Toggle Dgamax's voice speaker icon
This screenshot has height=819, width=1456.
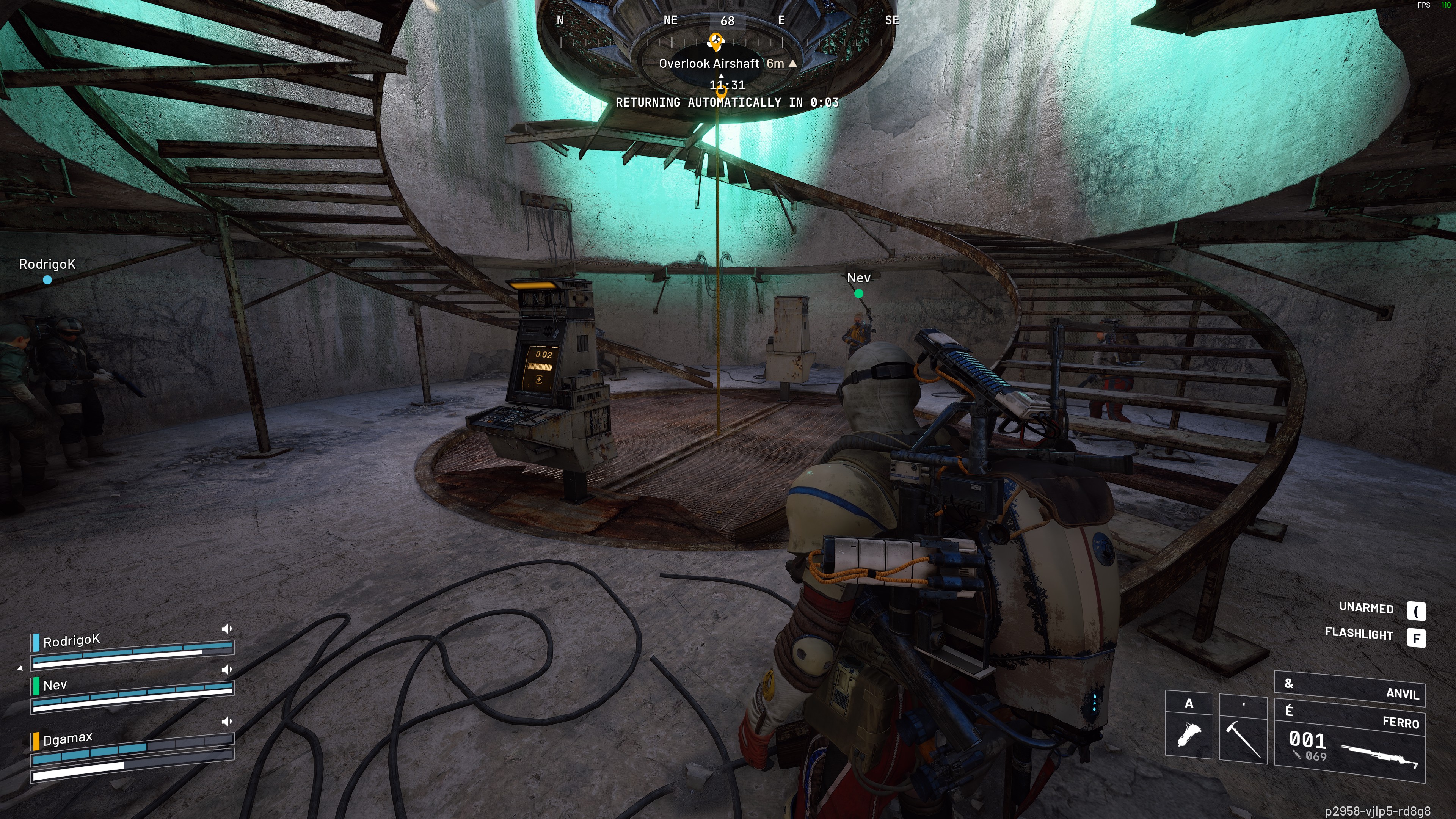(x=227, y=721)
